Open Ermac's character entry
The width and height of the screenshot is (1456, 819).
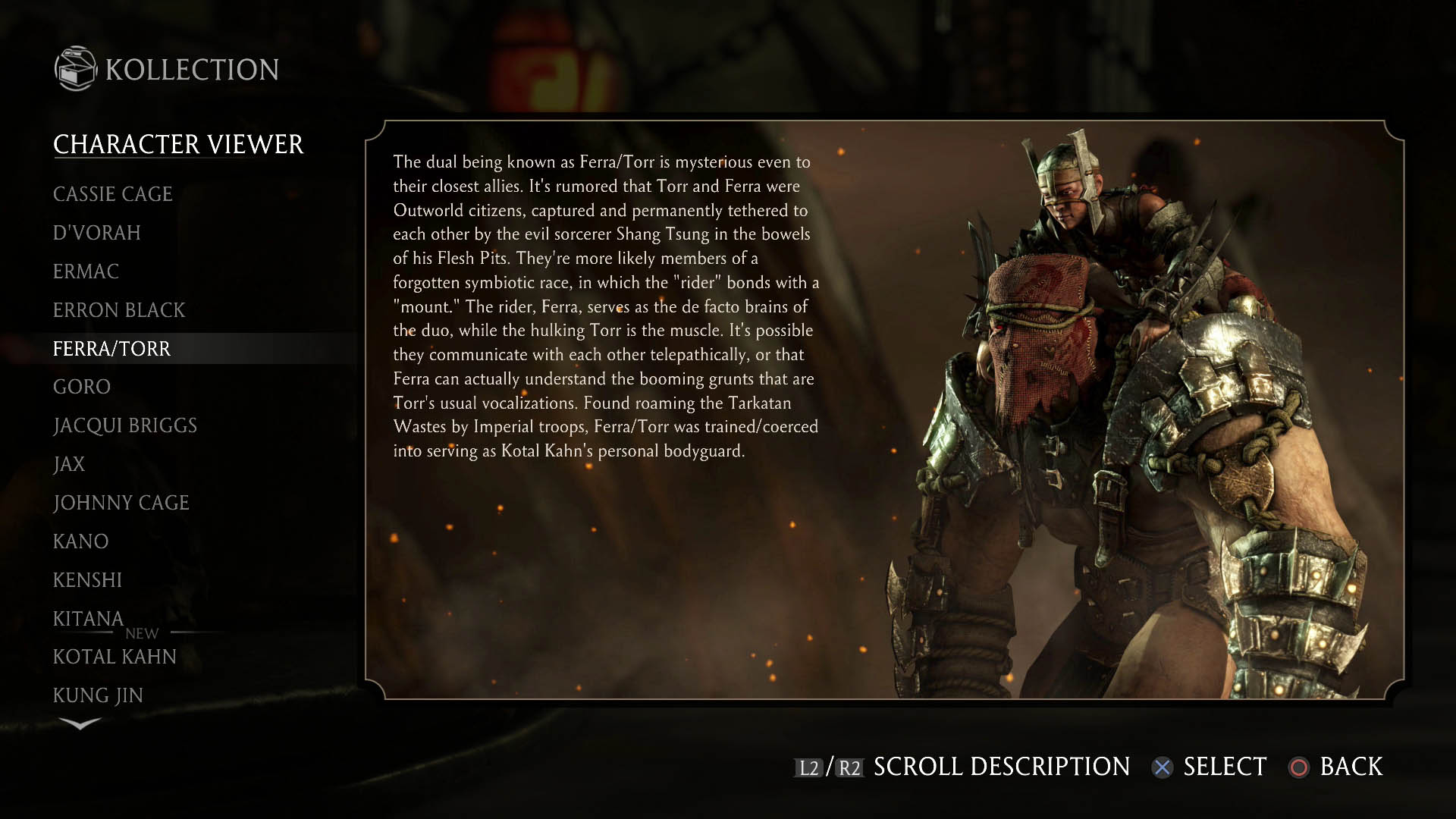[x=86, y=271]
